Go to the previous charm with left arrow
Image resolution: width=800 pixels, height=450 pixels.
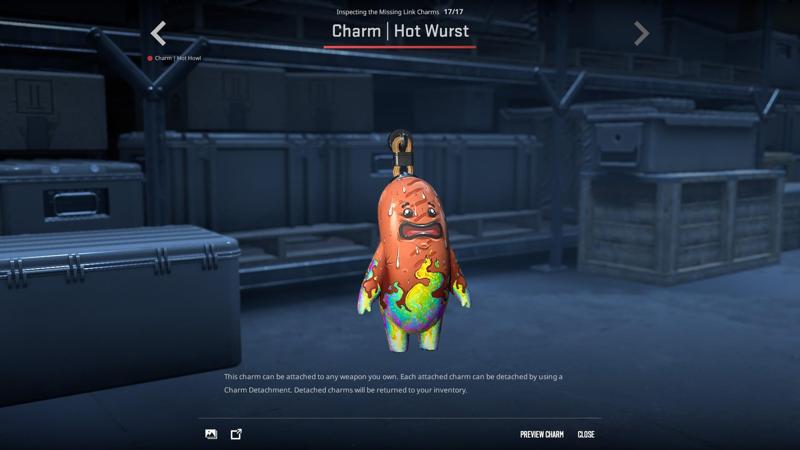158,33
